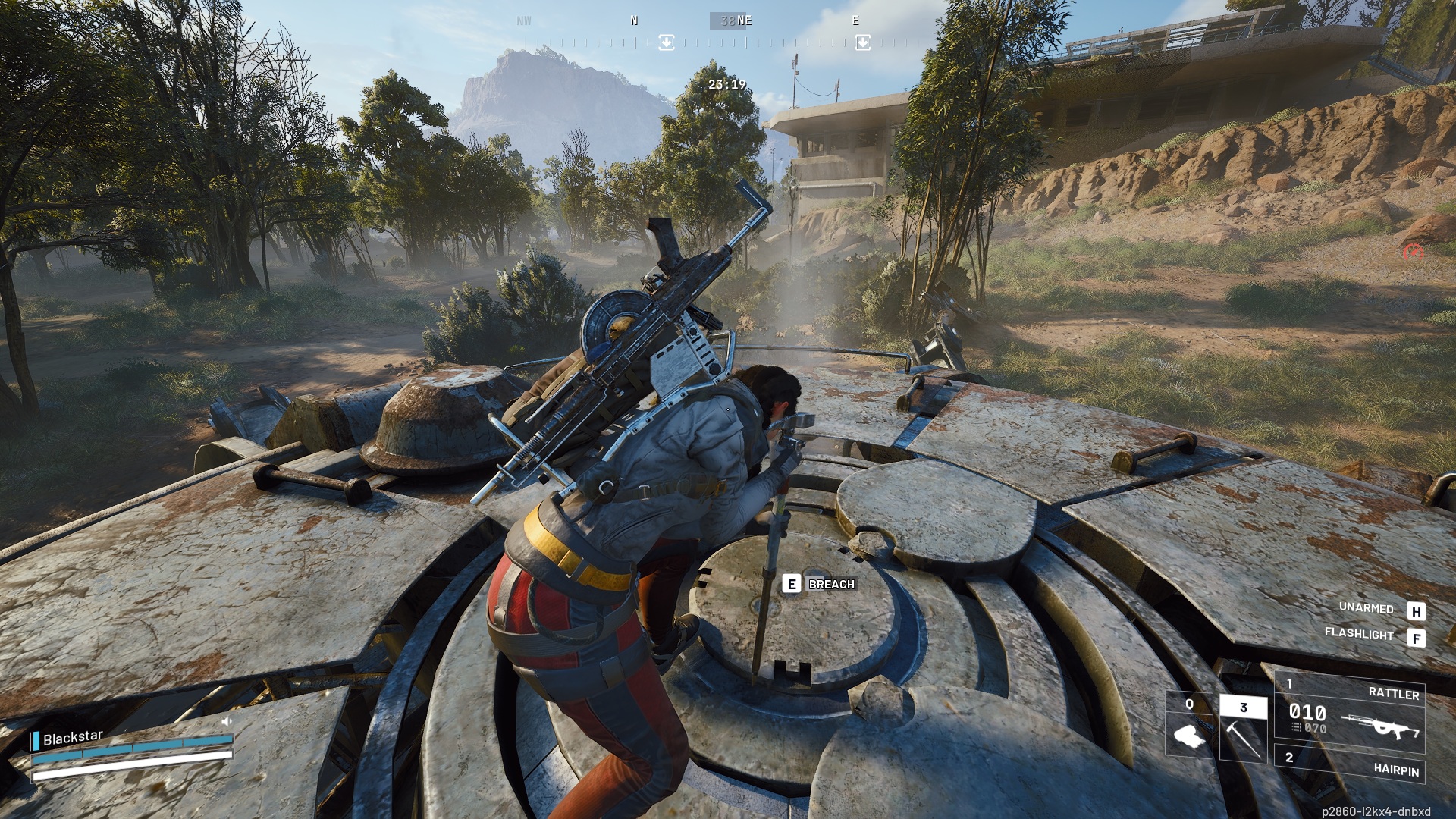Choose the pickaxe tool in slot 3
Viewport: 1456px width, 819px height.
[1243, 730]
